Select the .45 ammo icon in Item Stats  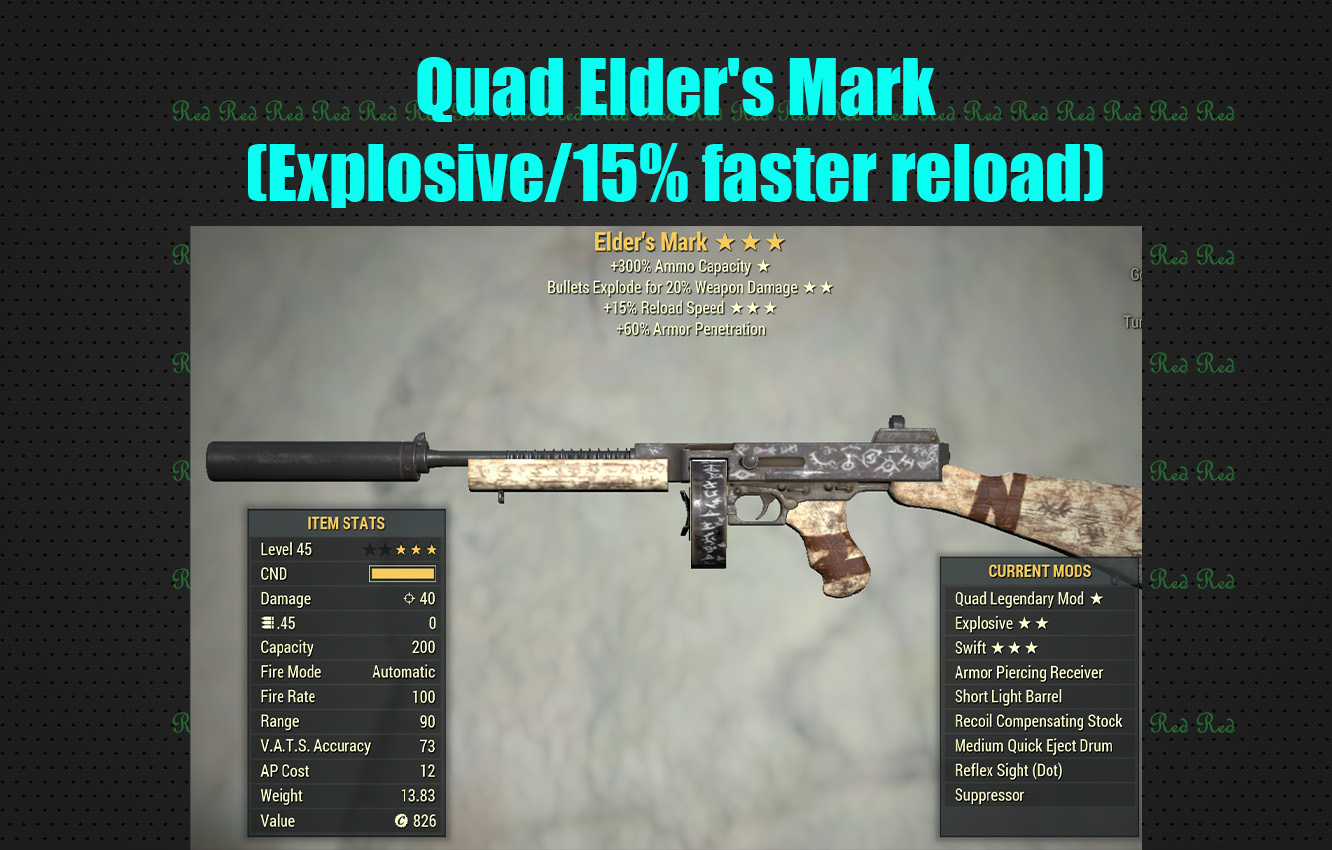click(x=266, y=621)
